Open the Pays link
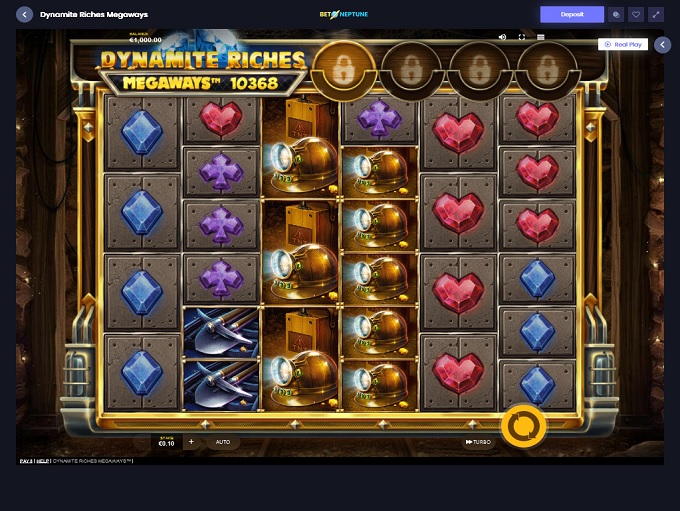 (x=25, y=461)
